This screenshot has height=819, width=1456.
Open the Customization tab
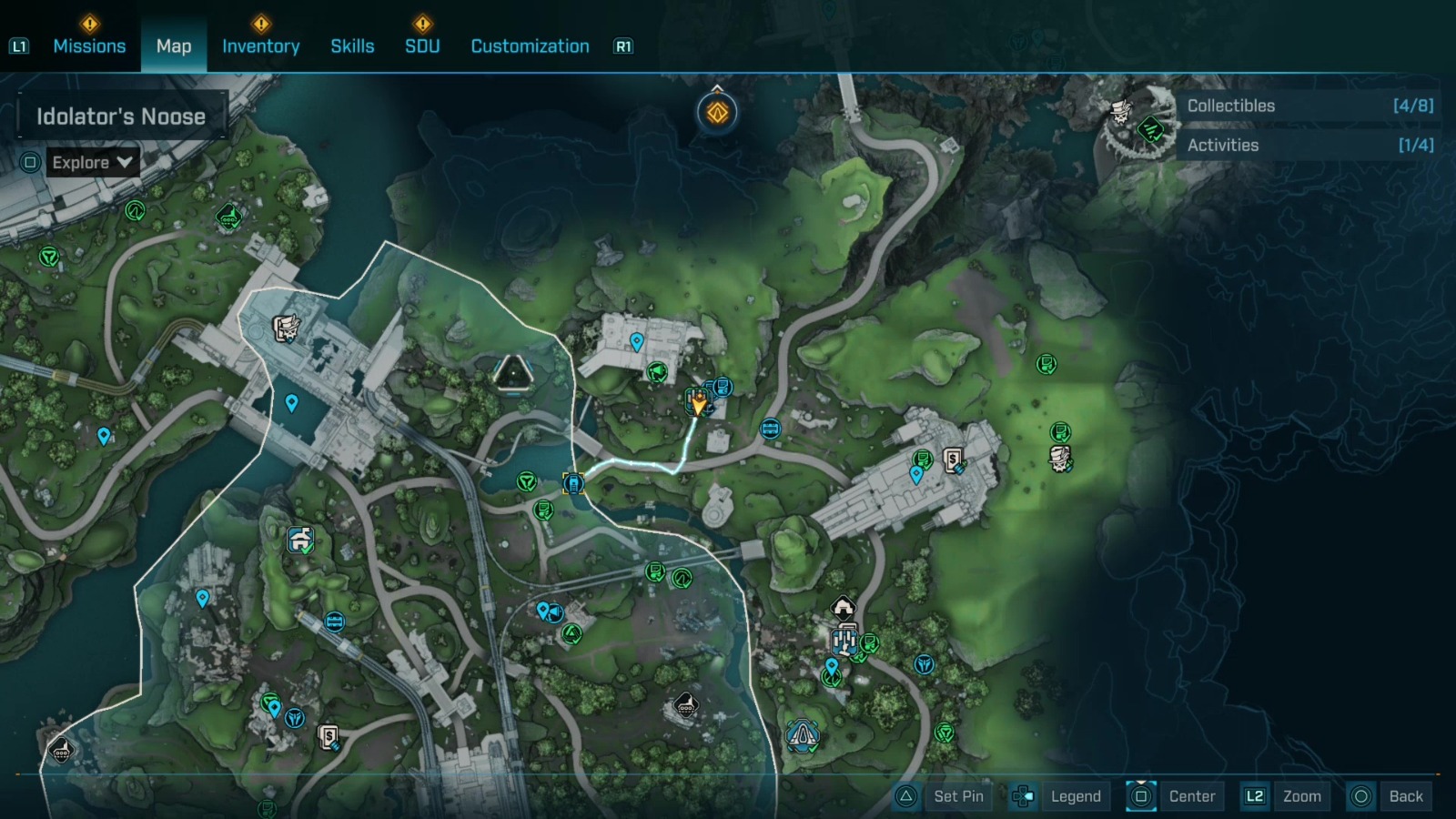530,46
